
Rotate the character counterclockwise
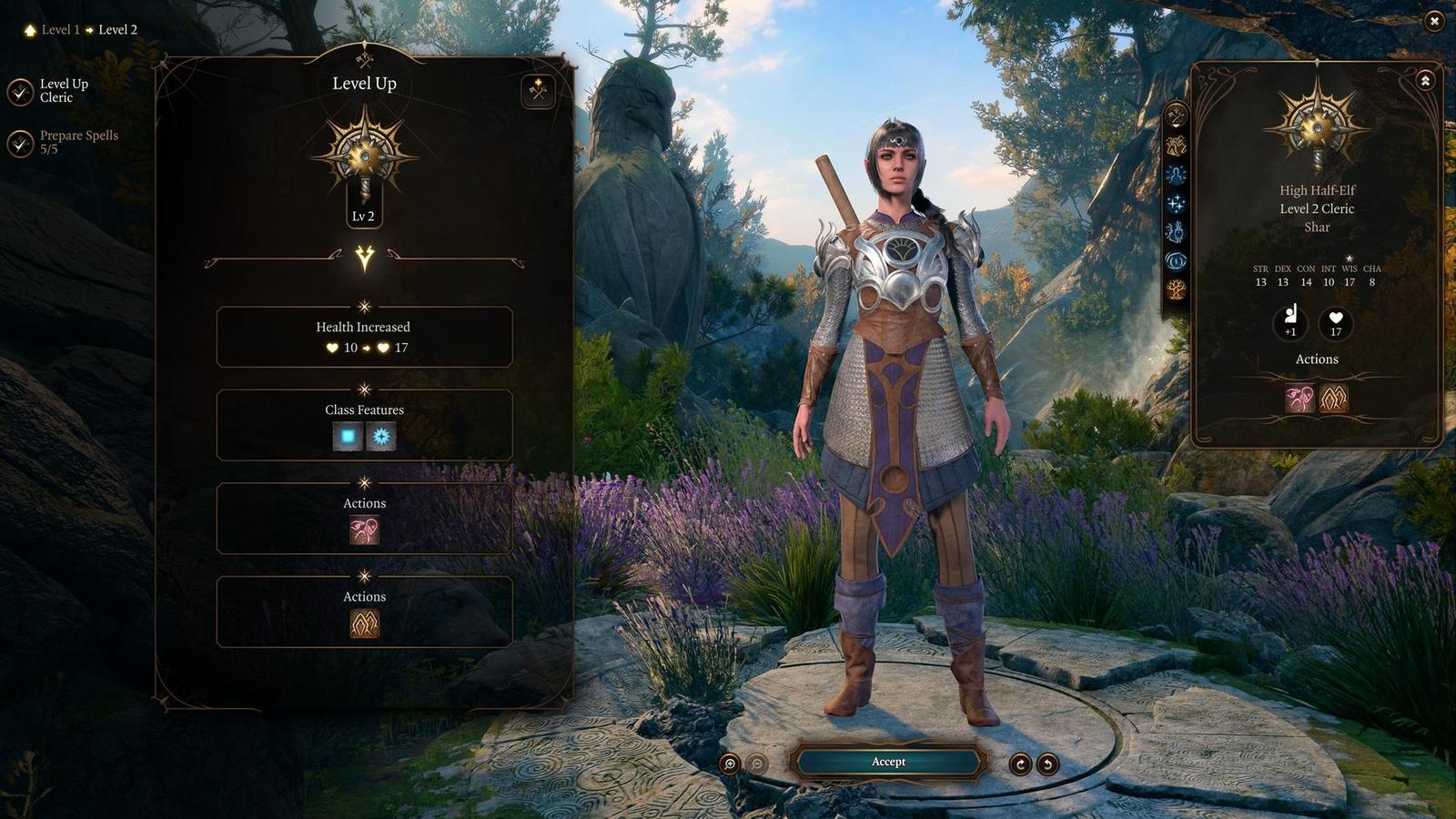point(1047,764)
